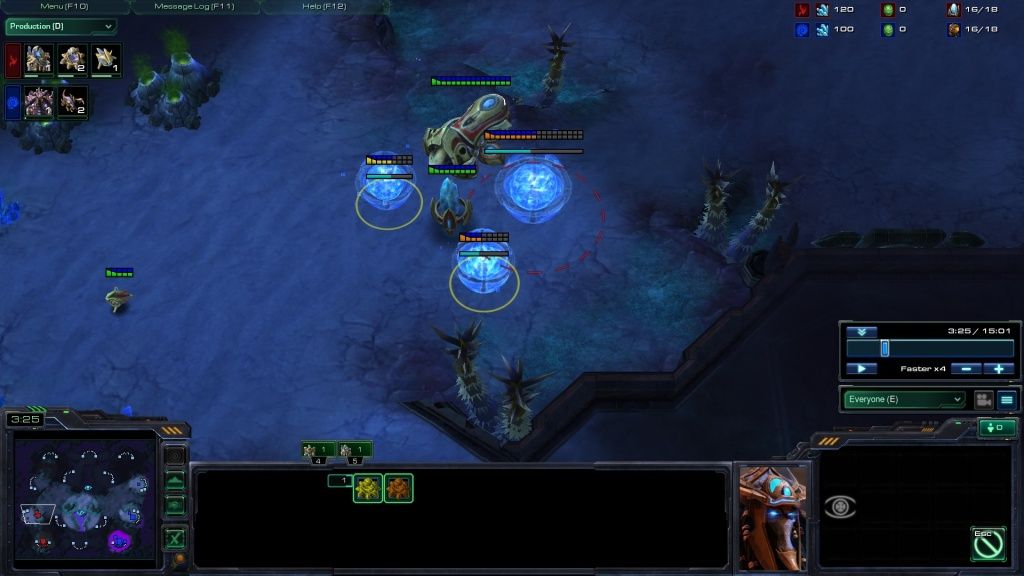Open the Help (F12) menu
The height and width of the screenshot is (576, 1024).
pyautogui.click(x=324, y=7)
